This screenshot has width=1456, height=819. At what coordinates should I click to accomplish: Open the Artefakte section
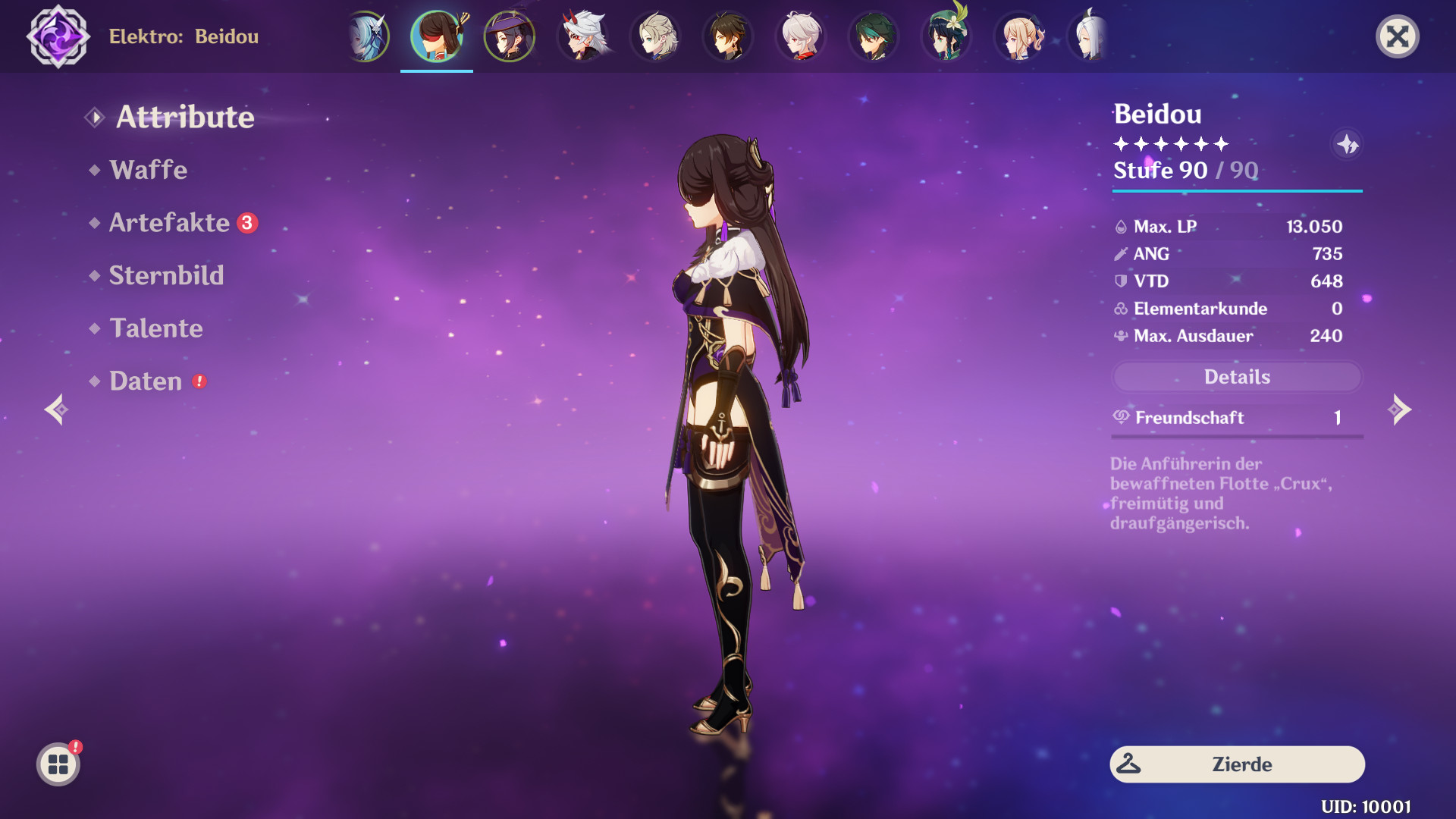click(168, 222)
